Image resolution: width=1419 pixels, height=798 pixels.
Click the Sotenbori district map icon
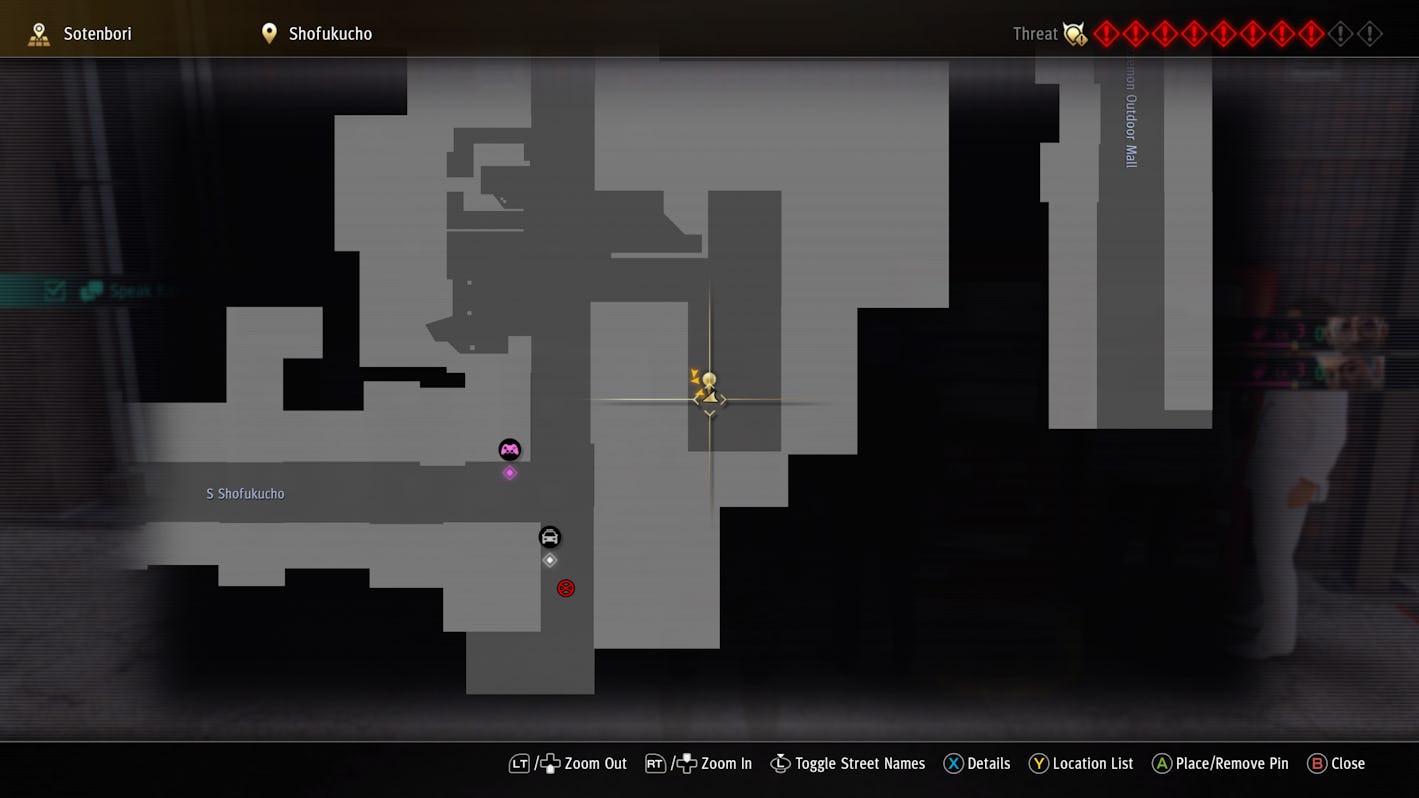pos(39,32)
